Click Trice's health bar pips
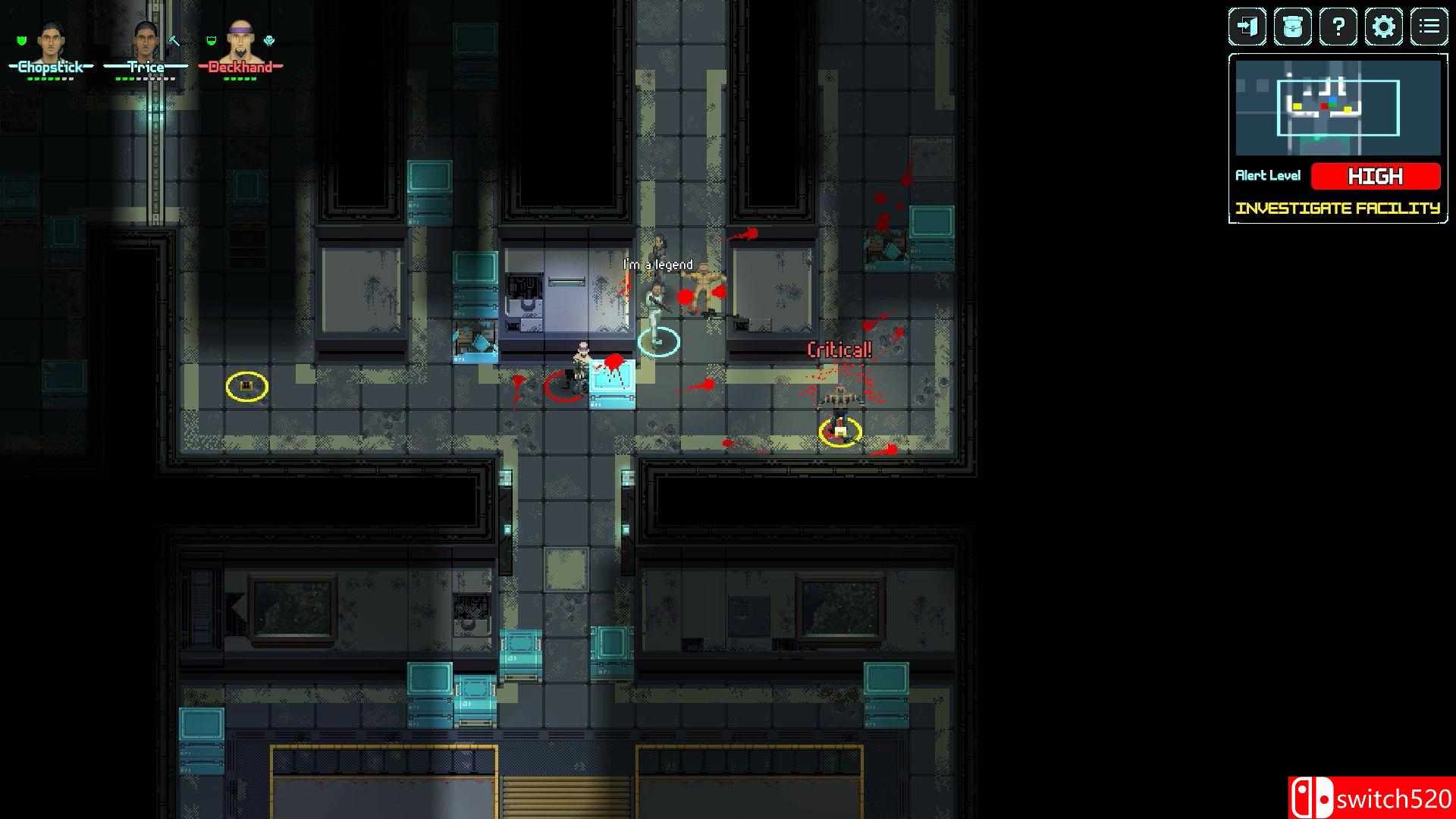 click(144, 78)
